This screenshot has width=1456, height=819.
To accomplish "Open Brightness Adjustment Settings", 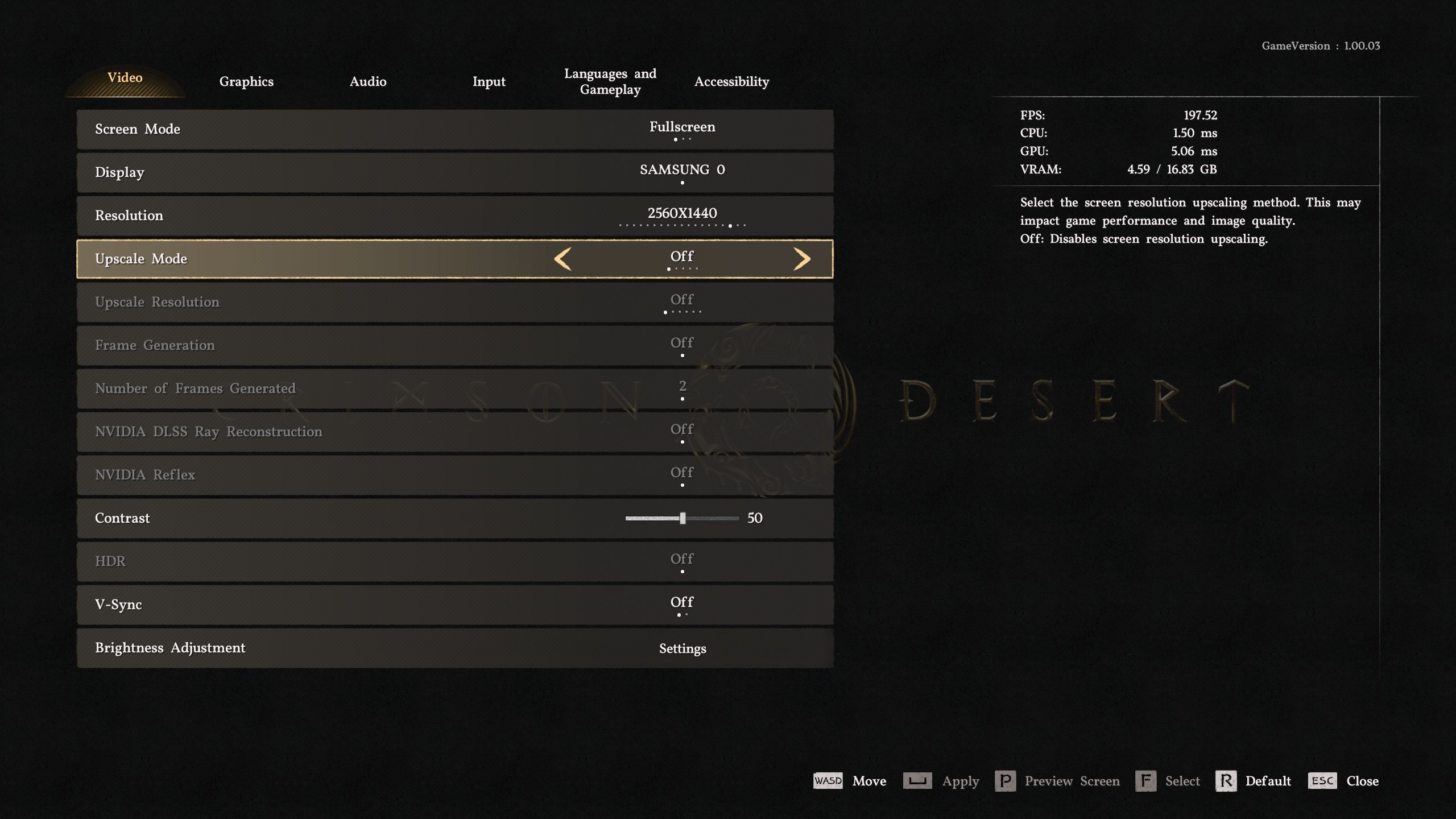I will (x=682, y=648).
